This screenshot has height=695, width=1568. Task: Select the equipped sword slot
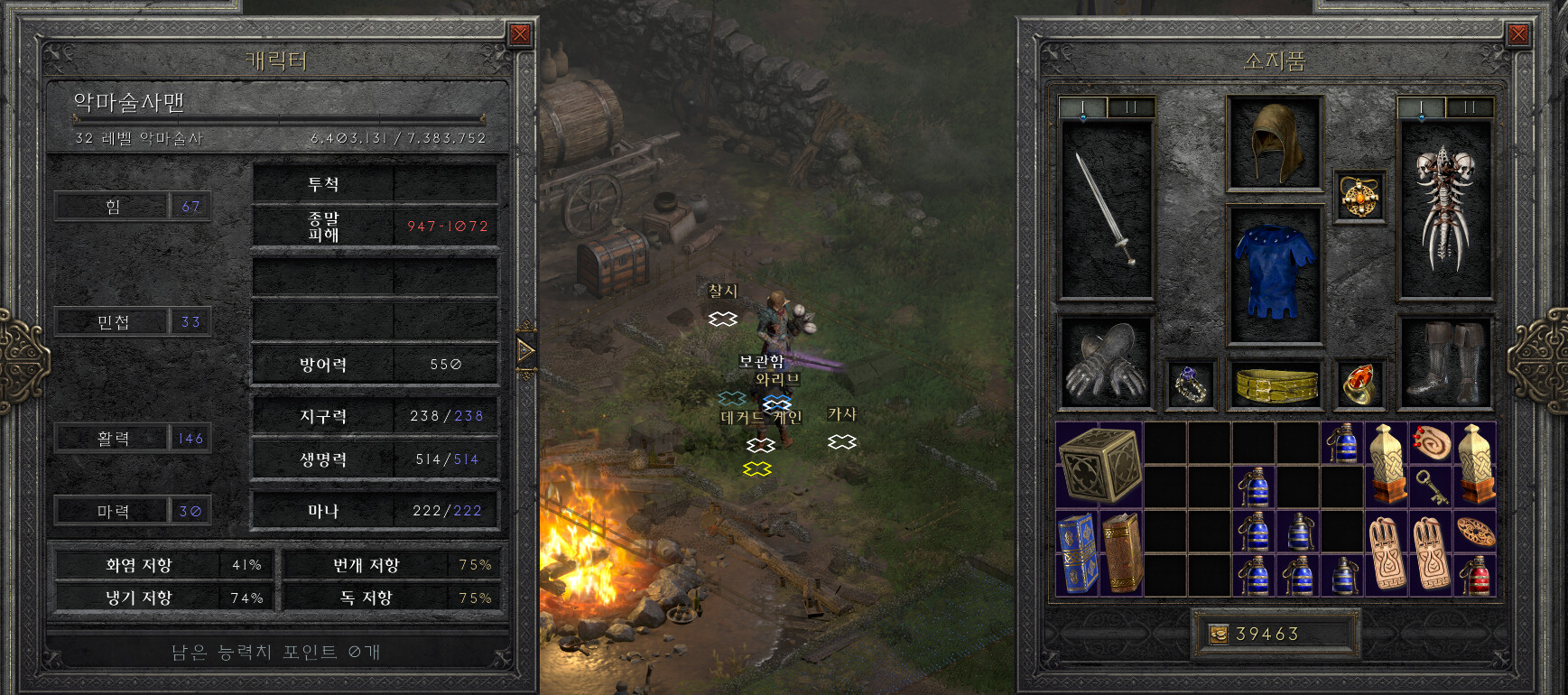click(x=1106, y=209)
